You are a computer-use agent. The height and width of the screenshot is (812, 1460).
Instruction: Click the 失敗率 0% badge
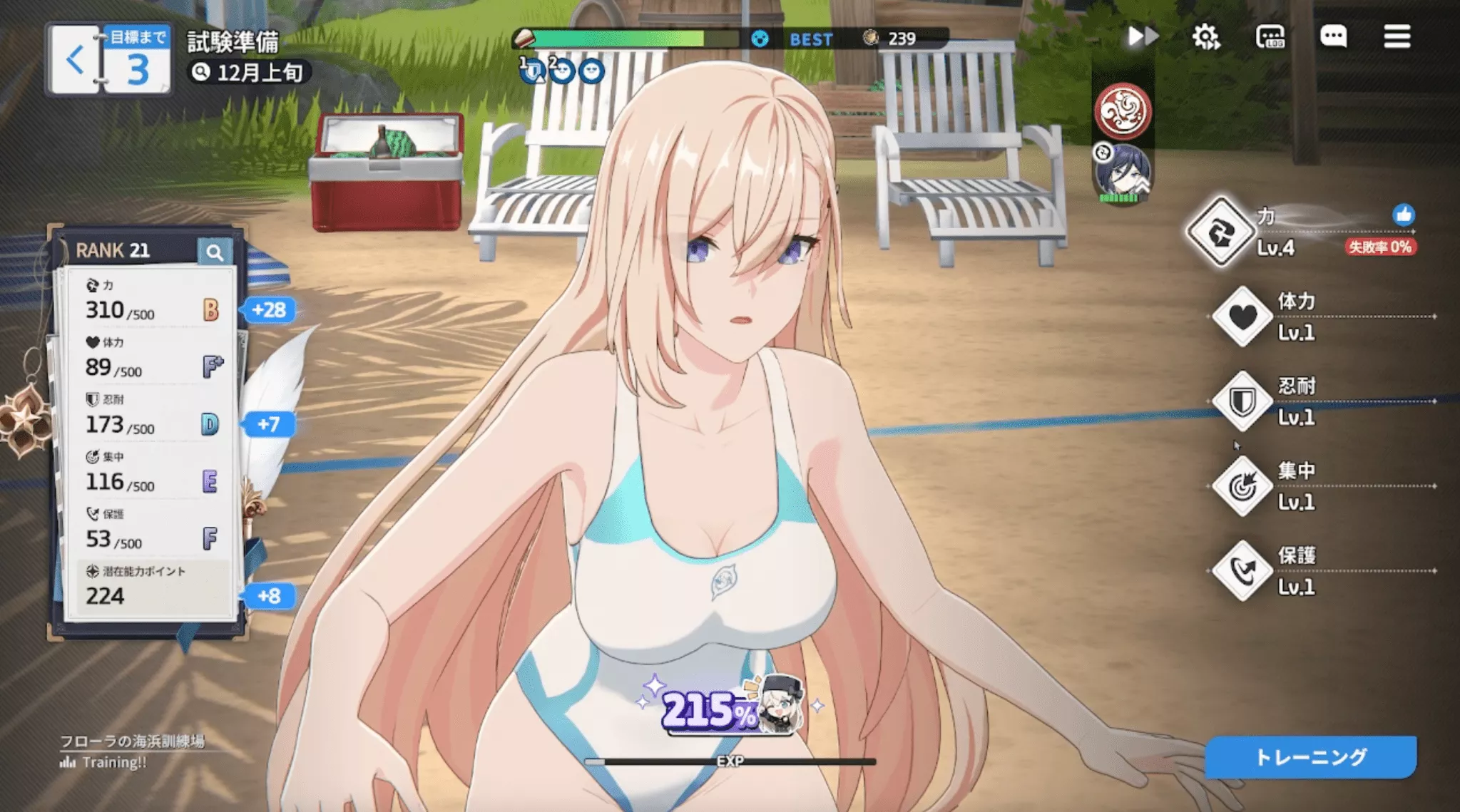pyautogui.click(x=1381, y=248)
